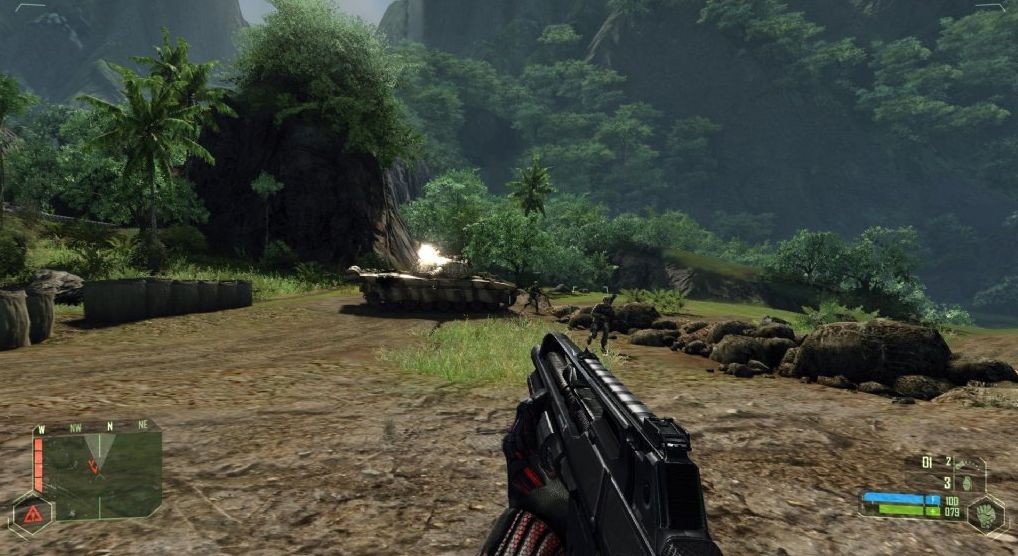Select the red triangle alert hexagon icon
1018x556 pixels.
click(32, 514)
